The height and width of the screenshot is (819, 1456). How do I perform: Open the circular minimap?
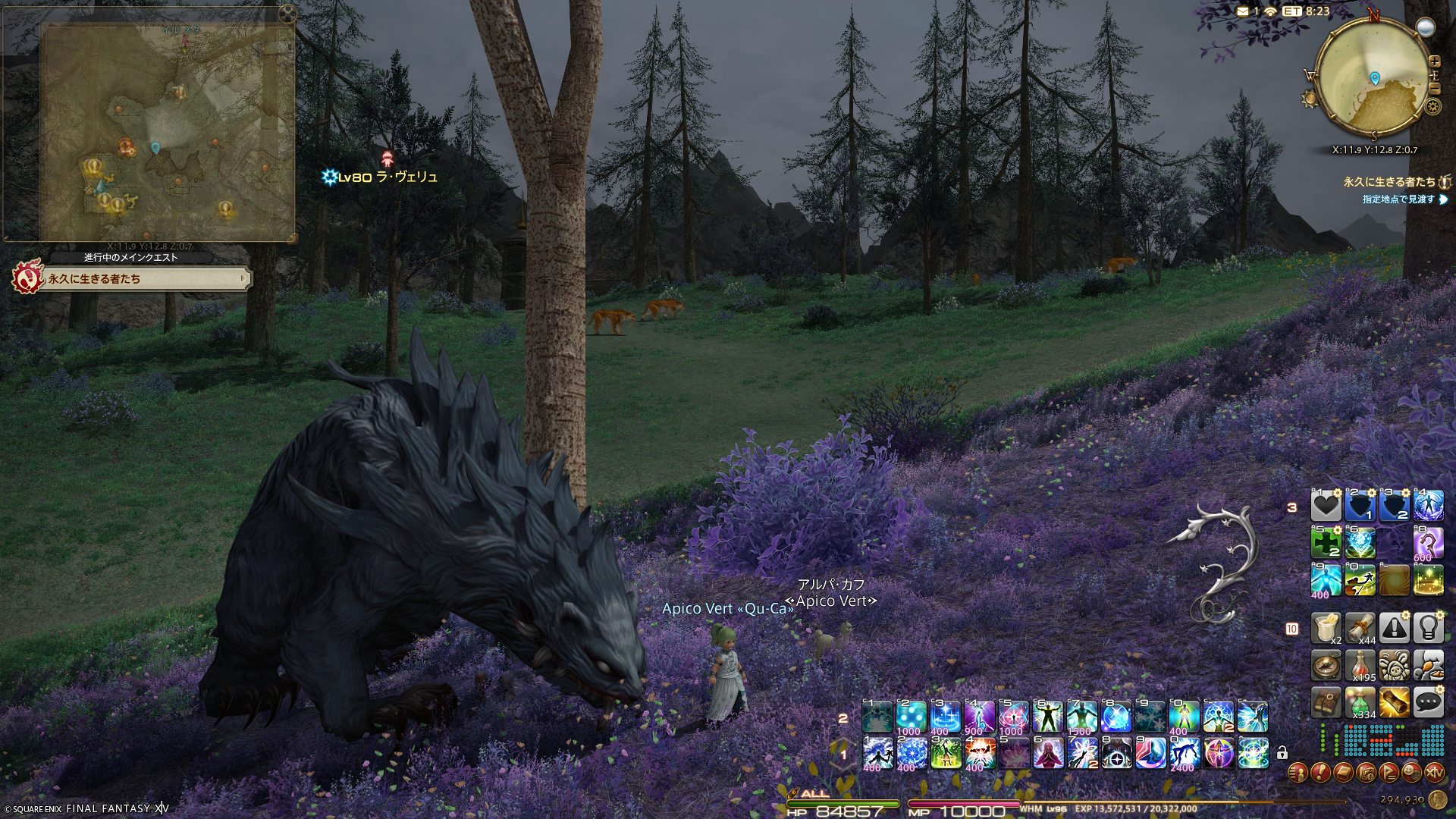coord(1373,77)
